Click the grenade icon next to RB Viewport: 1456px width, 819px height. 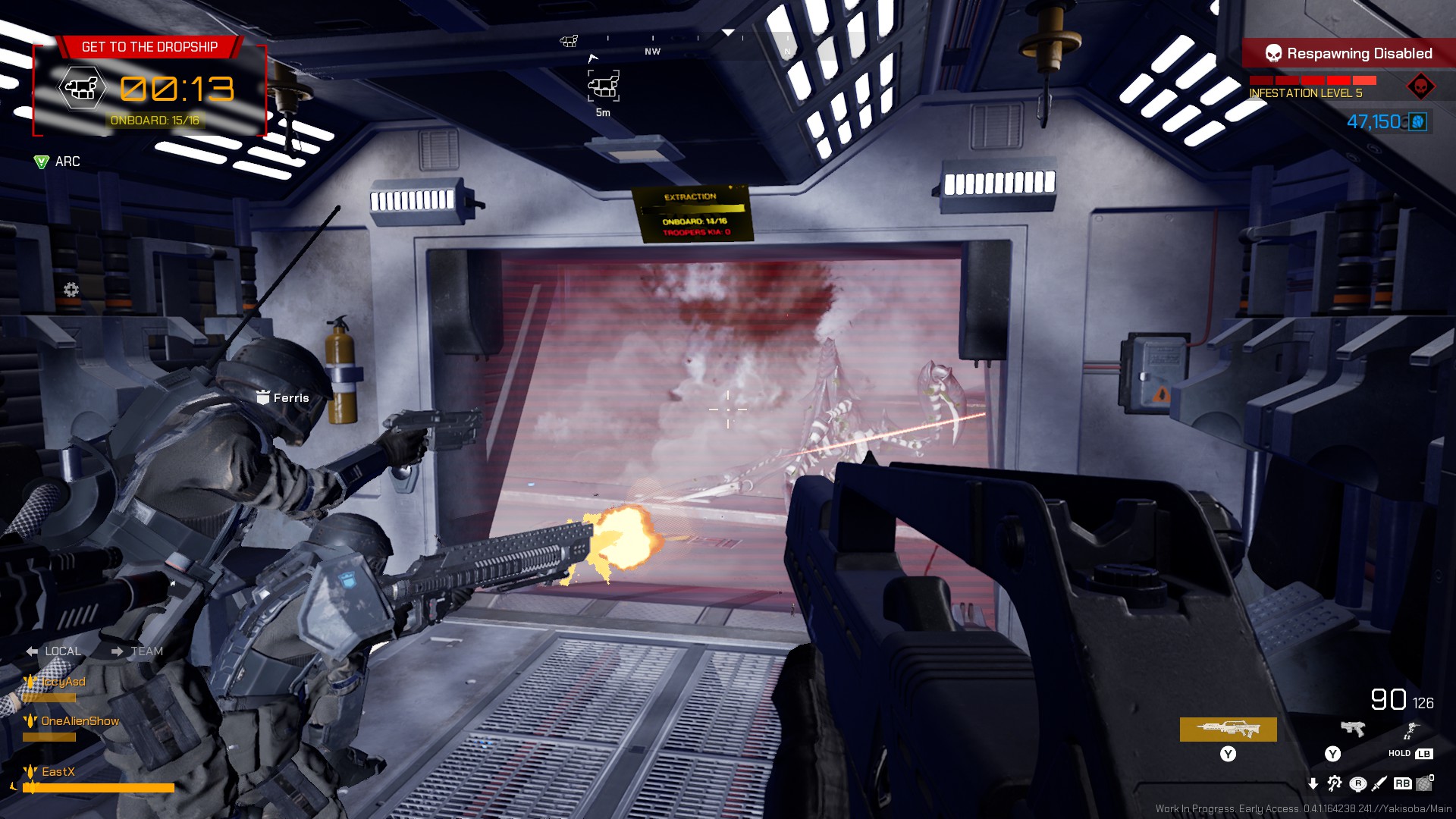pyautogui.click(x=1424, y=786)
